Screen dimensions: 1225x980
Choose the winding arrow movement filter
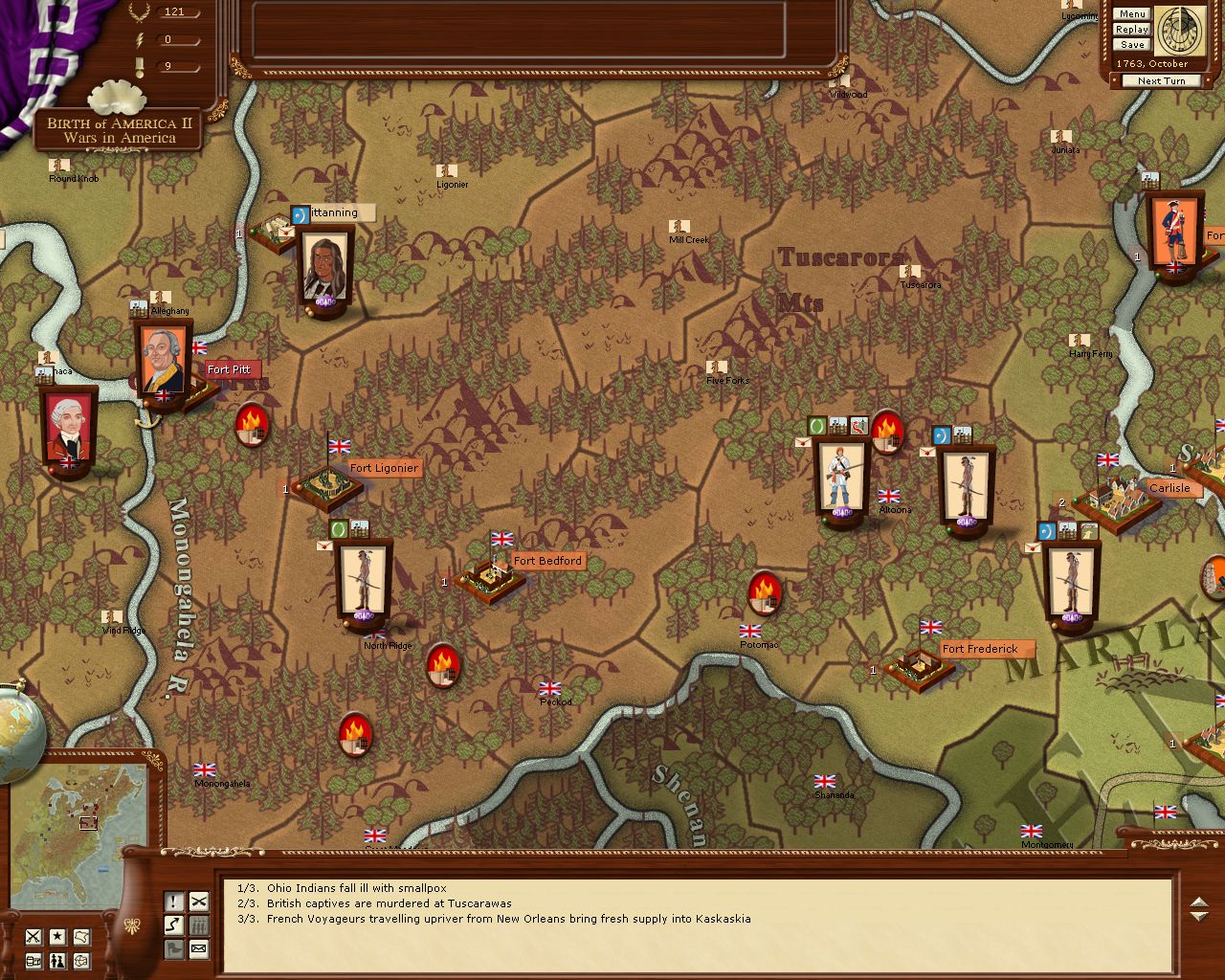click(174, 925)
